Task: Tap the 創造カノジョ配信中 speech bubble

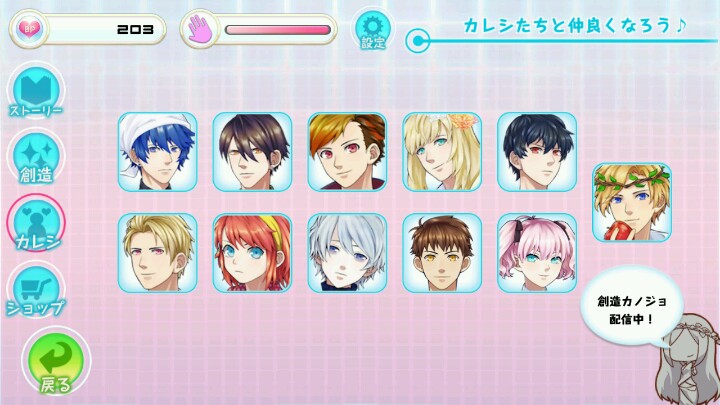Action: coord(625,309)
